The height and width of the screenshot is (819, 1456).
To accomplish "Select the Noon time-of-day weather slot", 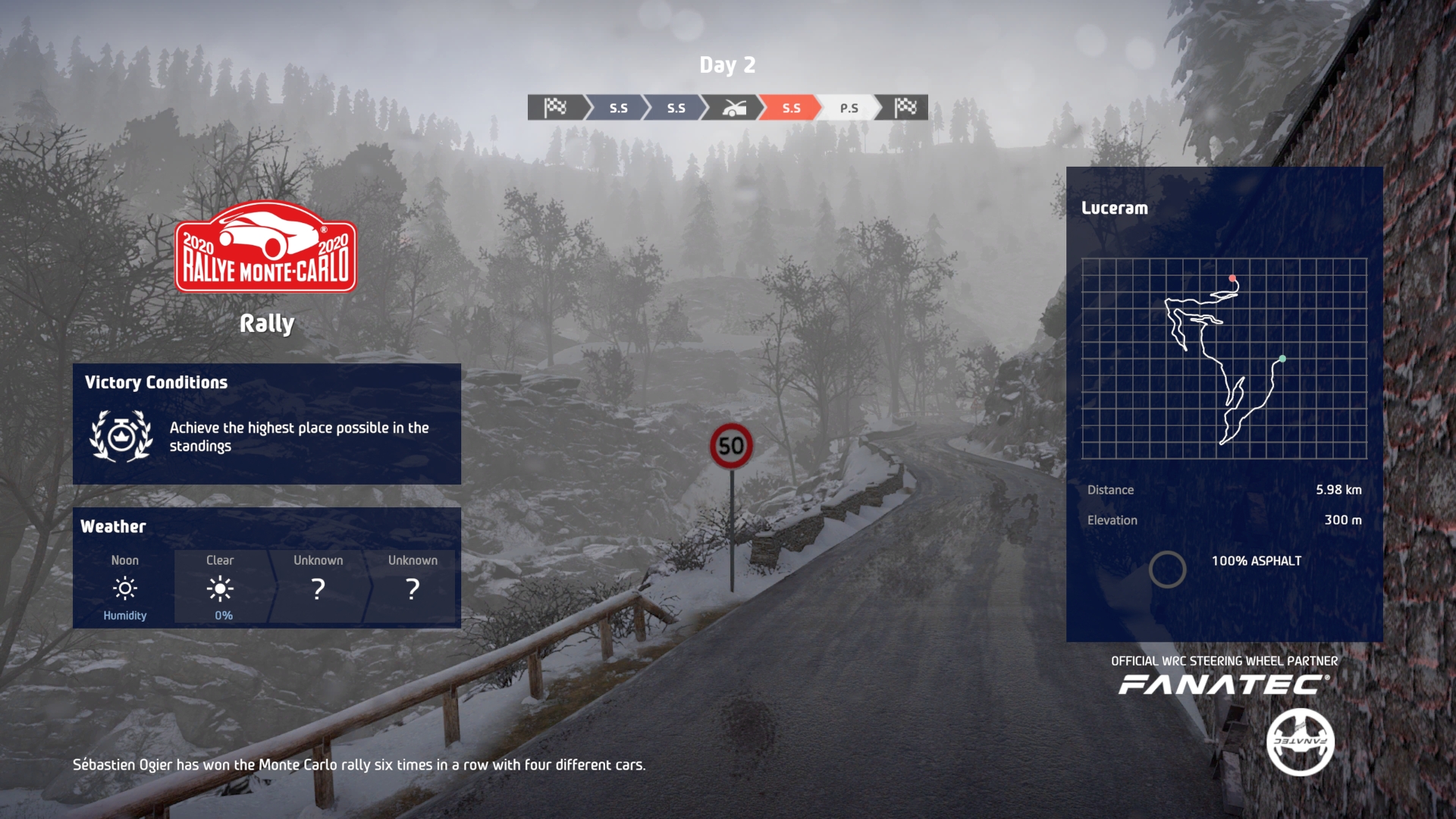I will (x=125, y=588).
